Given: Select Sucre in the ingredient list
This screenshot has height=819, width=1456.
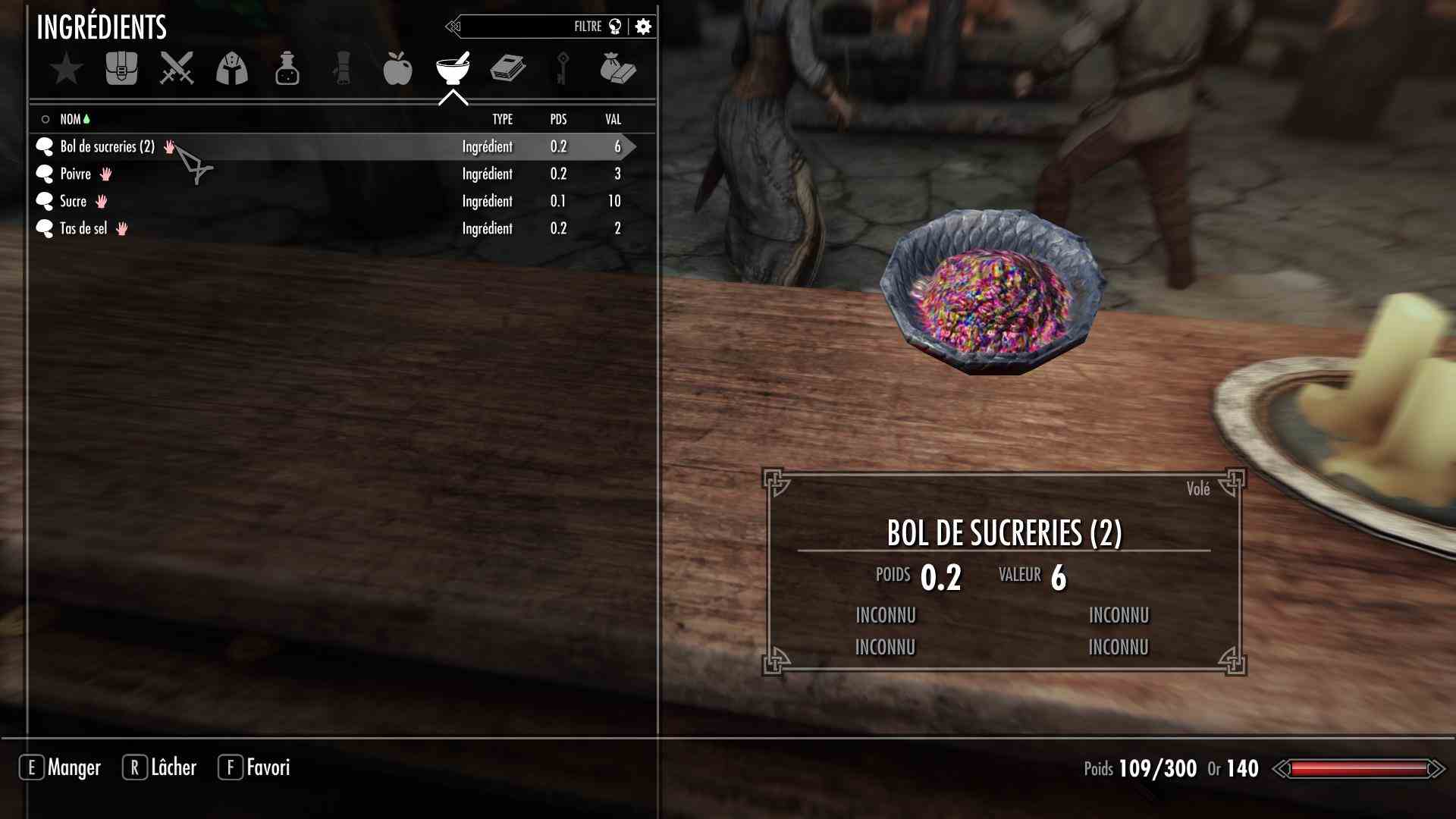Looking at the screenshot, I should tap(74, 201).
